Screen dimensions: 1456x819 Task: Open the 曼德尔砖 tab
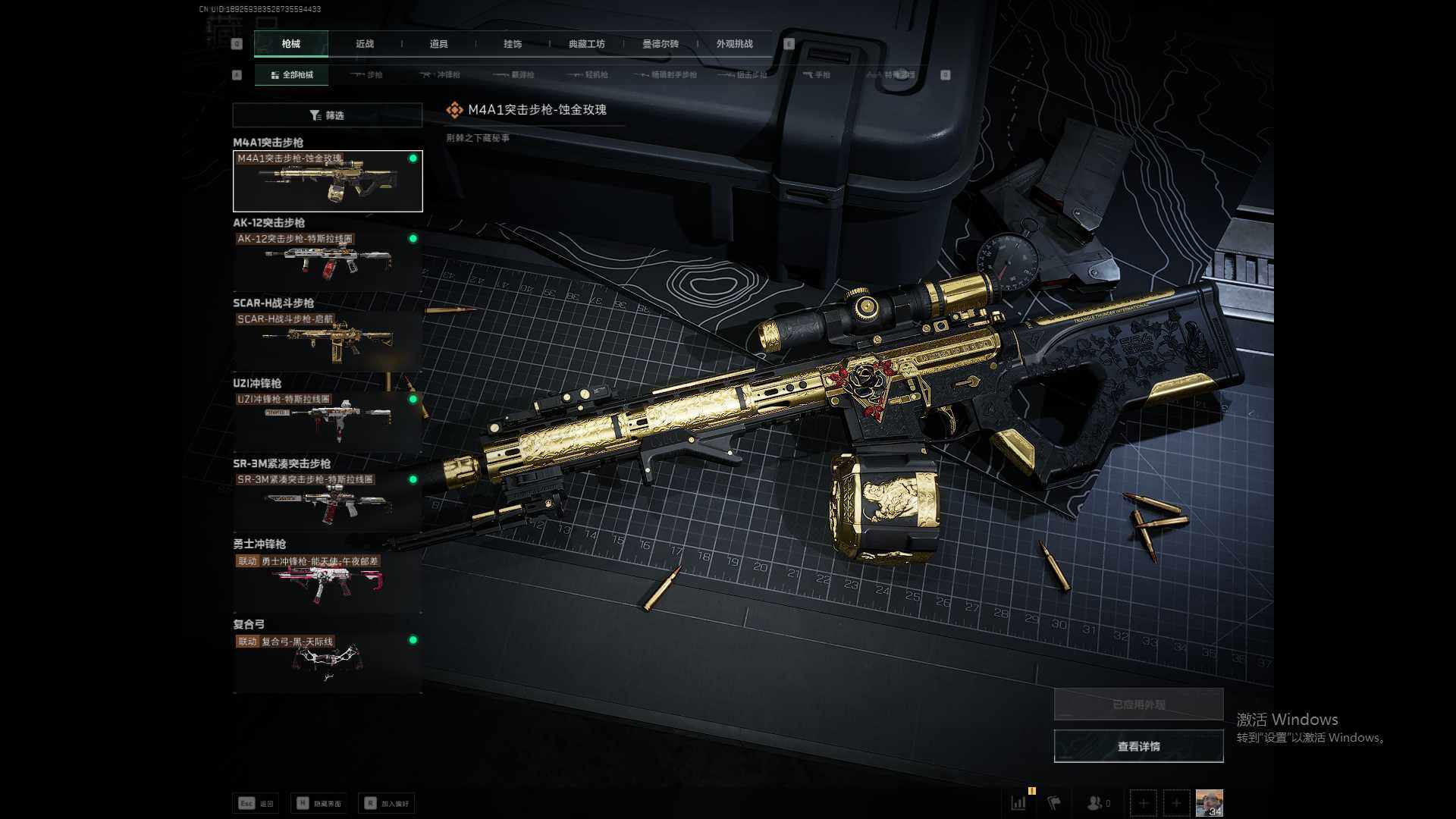pyautogui.click(x=660, y=44)
